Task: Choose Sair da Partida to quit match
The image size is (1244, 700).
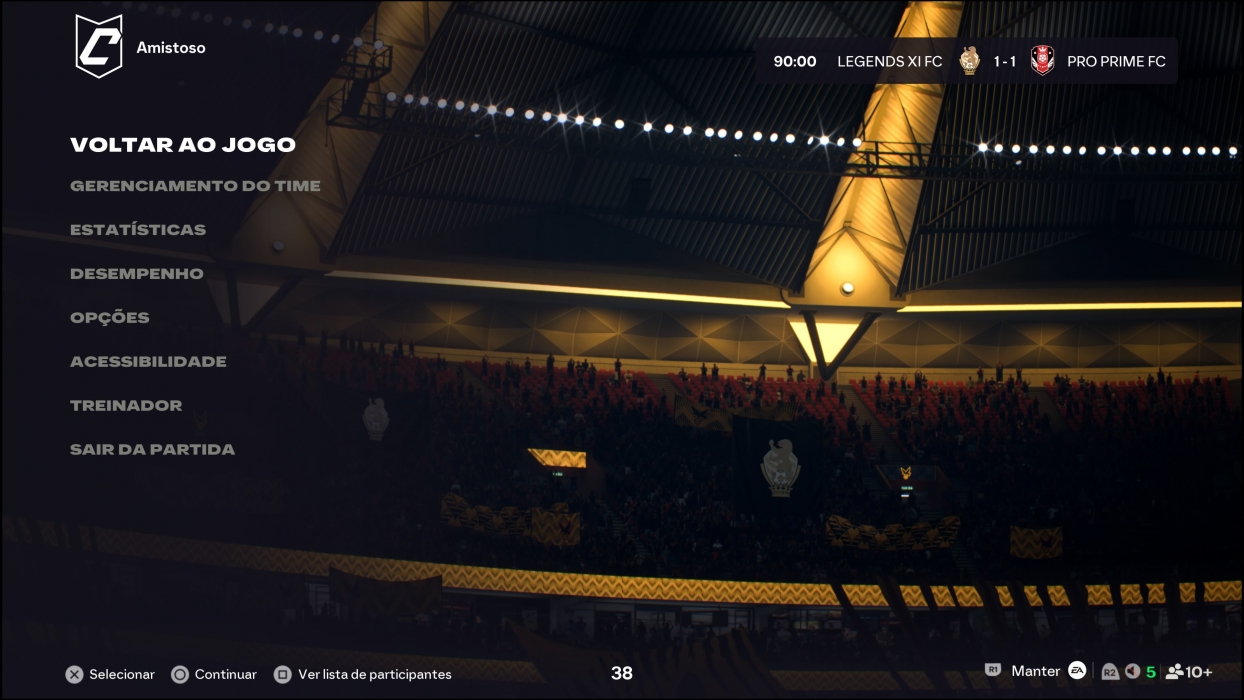Action: [152, 450]
